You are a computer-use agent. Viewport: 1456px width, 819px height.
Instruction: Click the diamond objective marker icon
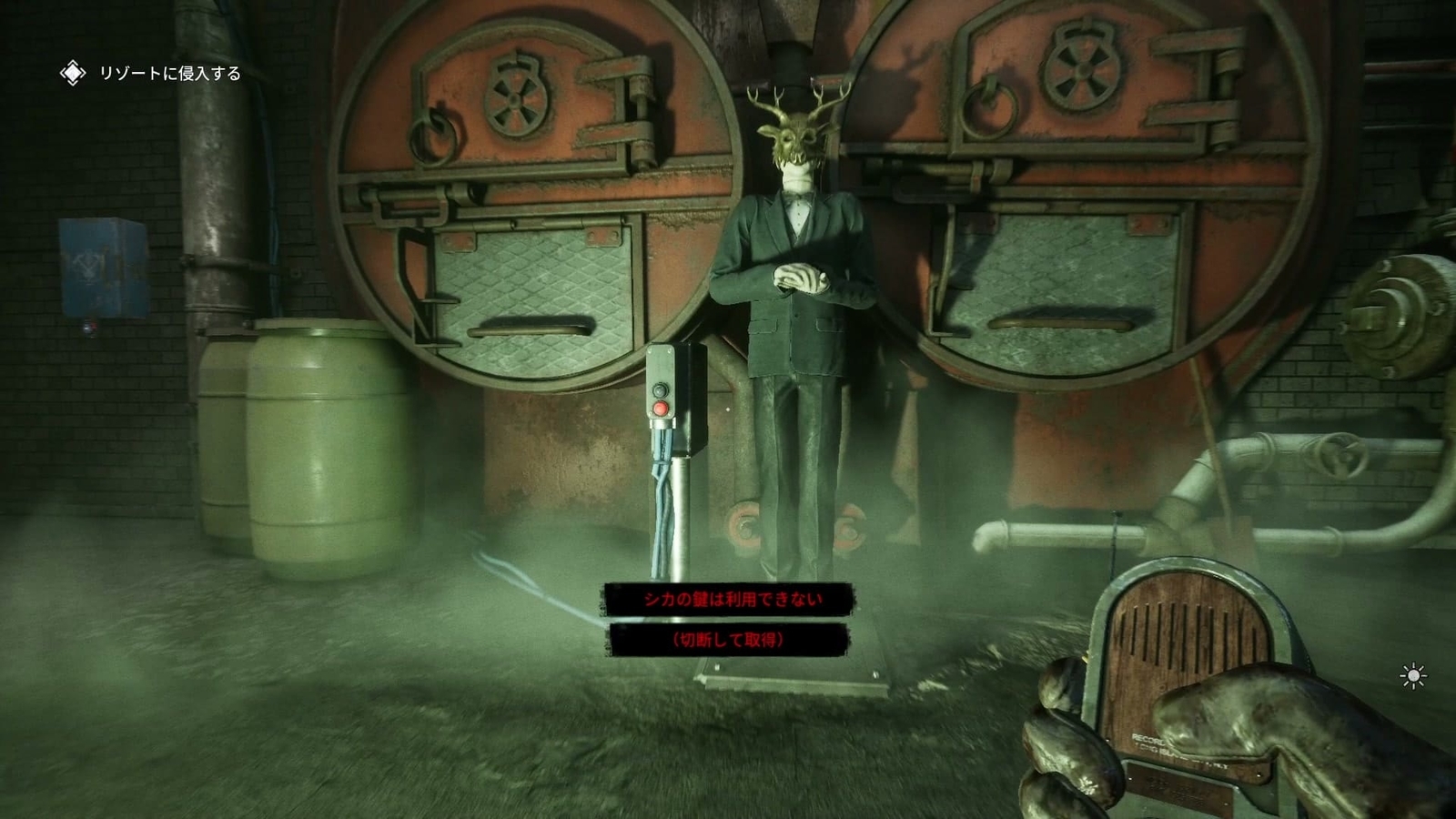pos(71,72)
